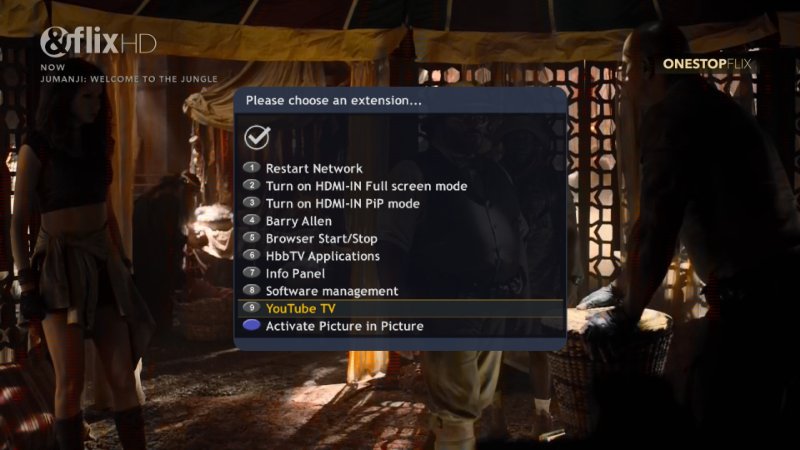Open the Info Panel entry

(295, 273)
